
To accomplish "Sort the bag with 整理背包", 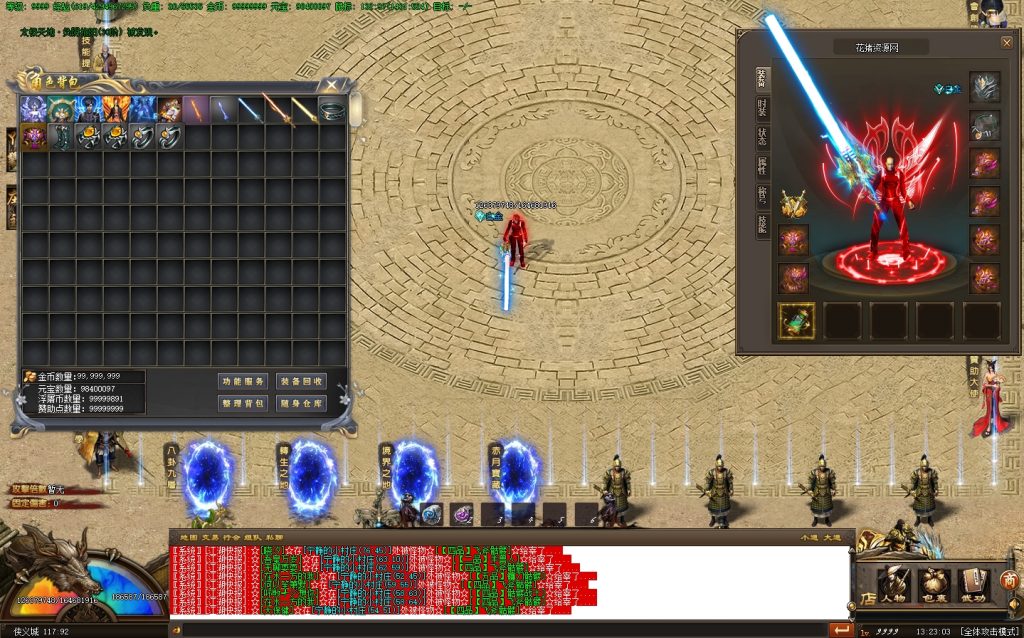I will (x=243, y=403).
